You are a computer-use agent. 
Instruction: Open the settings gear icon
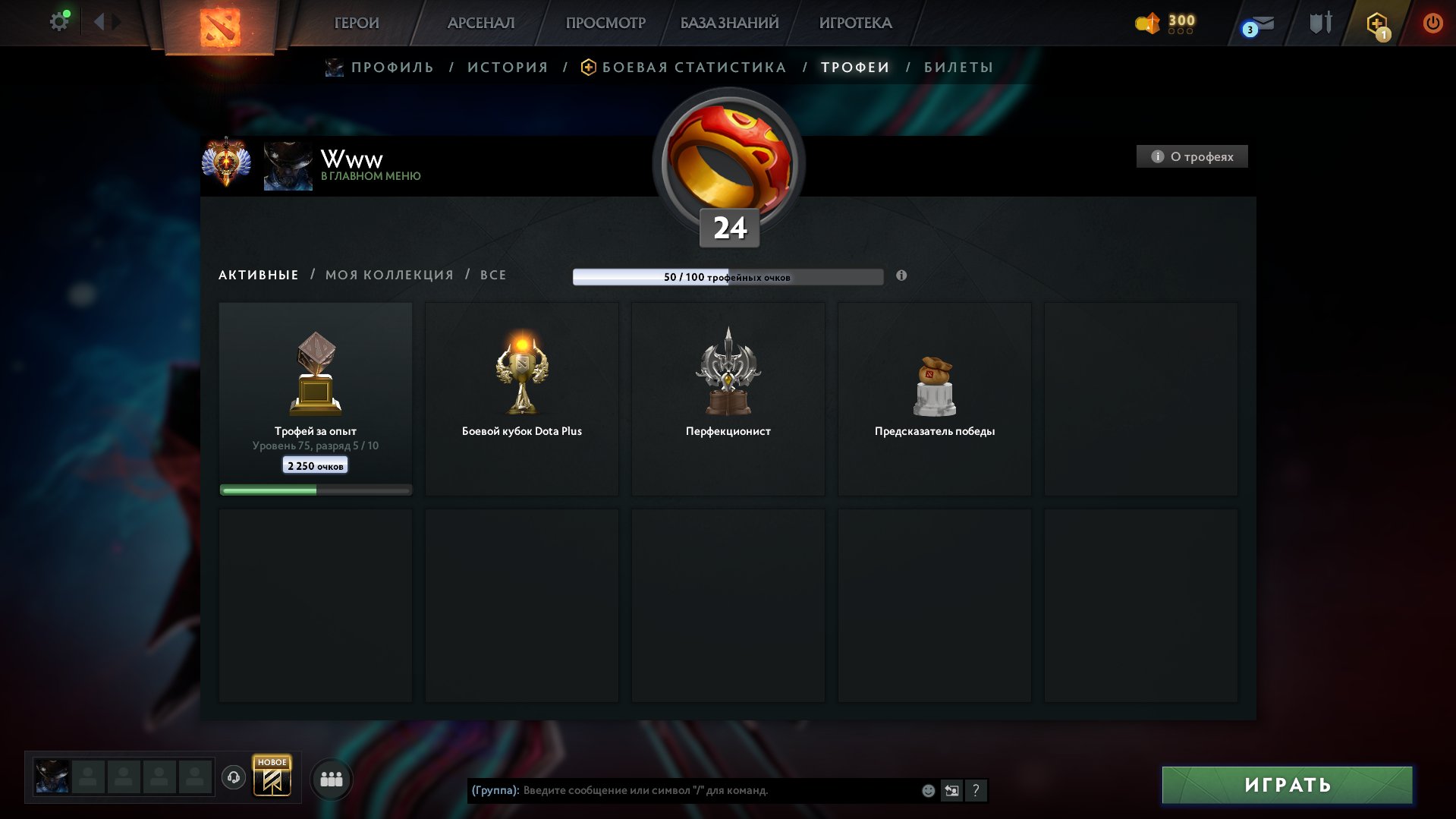(x=59, y=22)
